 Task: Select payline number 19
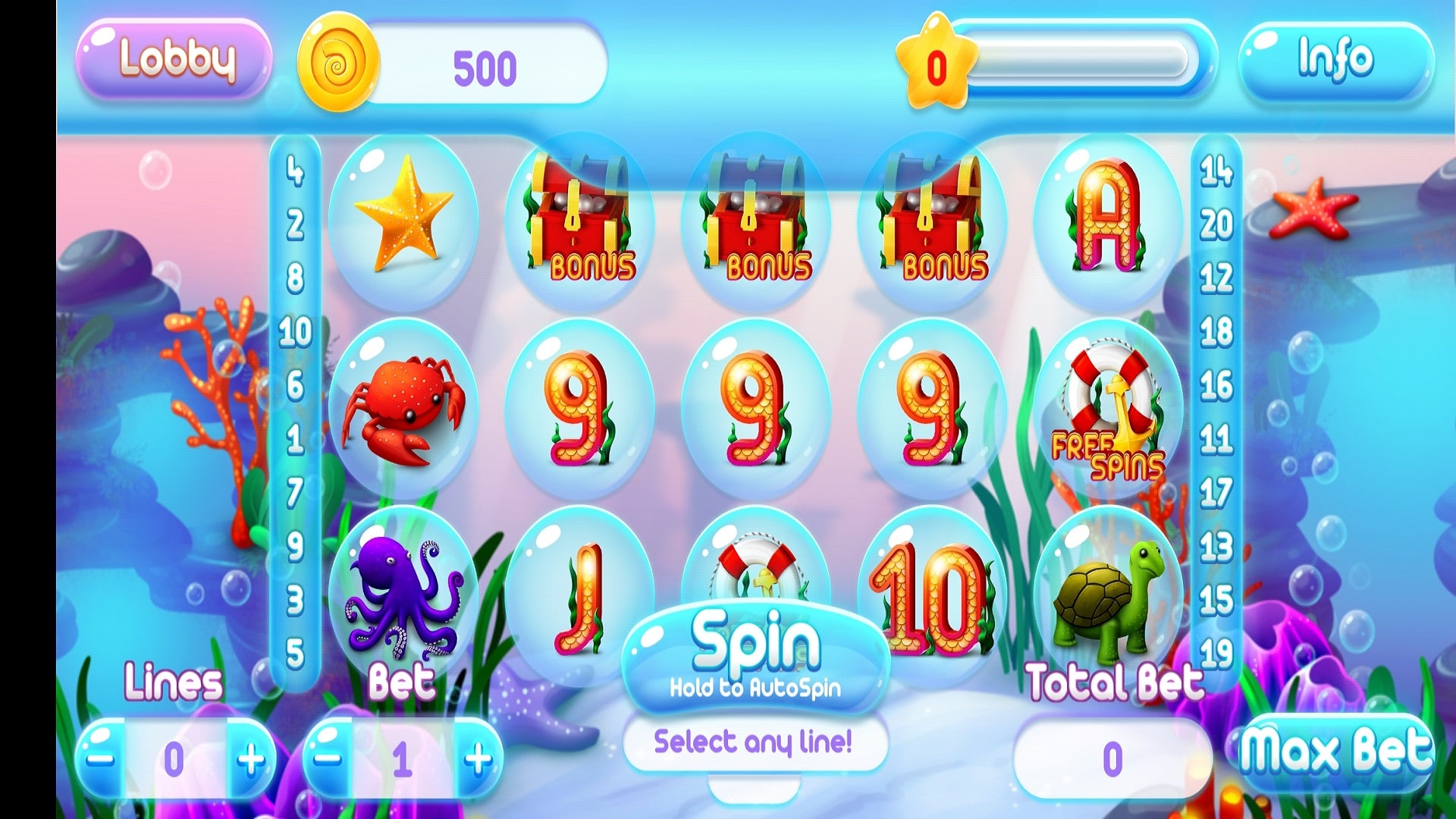pyautogui.click(x=1216, y=654)
